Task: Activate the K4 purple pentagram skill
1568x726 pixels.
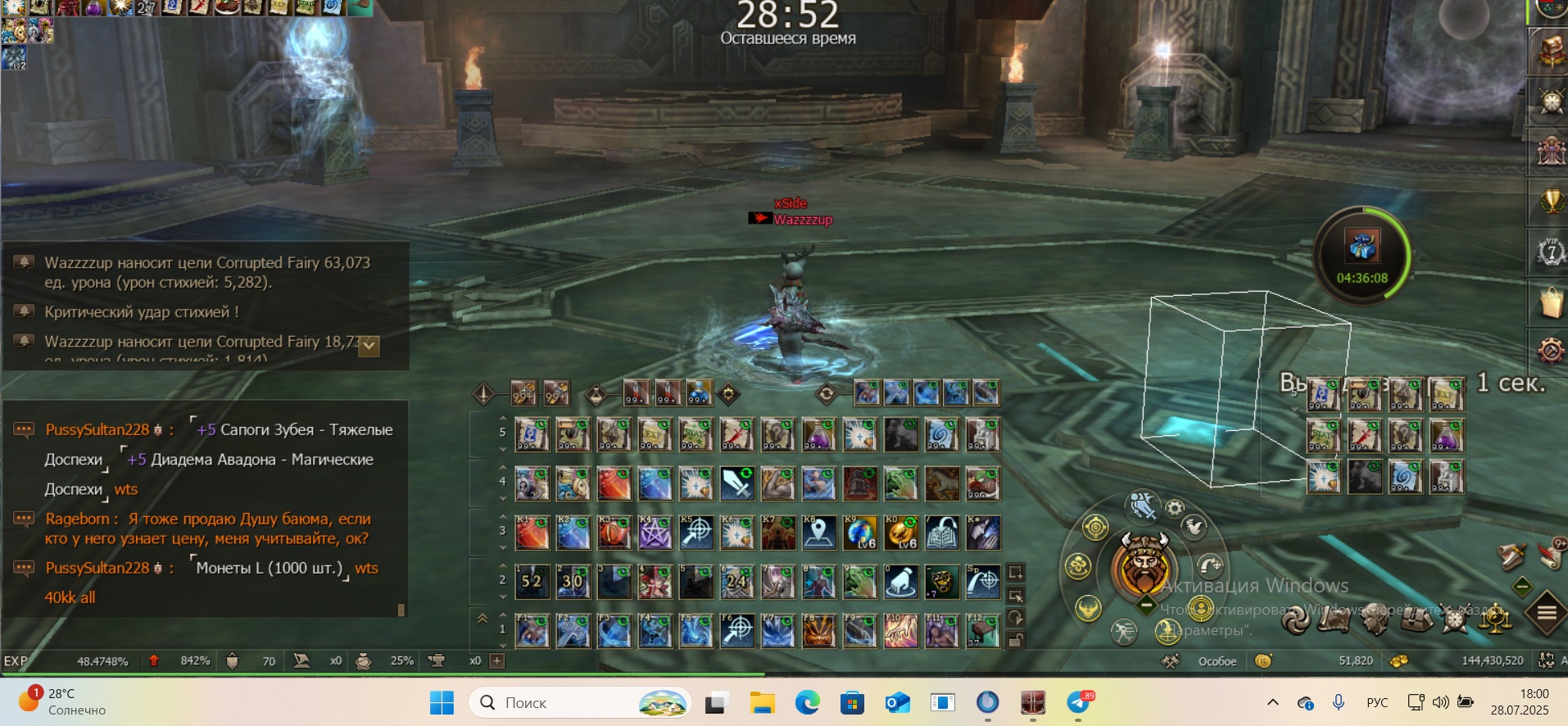Action: [x=655, y=533]
